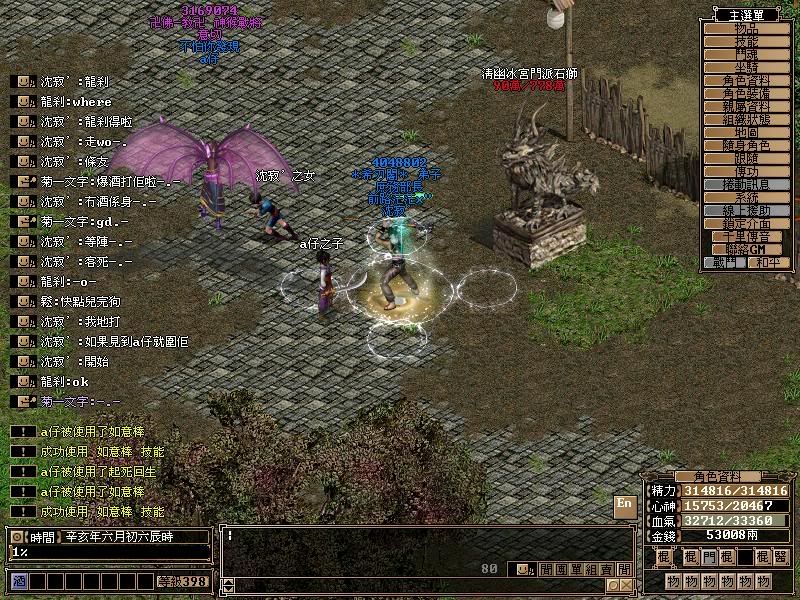Close chat input with the X button
Viewport: 800px width, 600px height.
click(626, 585)
